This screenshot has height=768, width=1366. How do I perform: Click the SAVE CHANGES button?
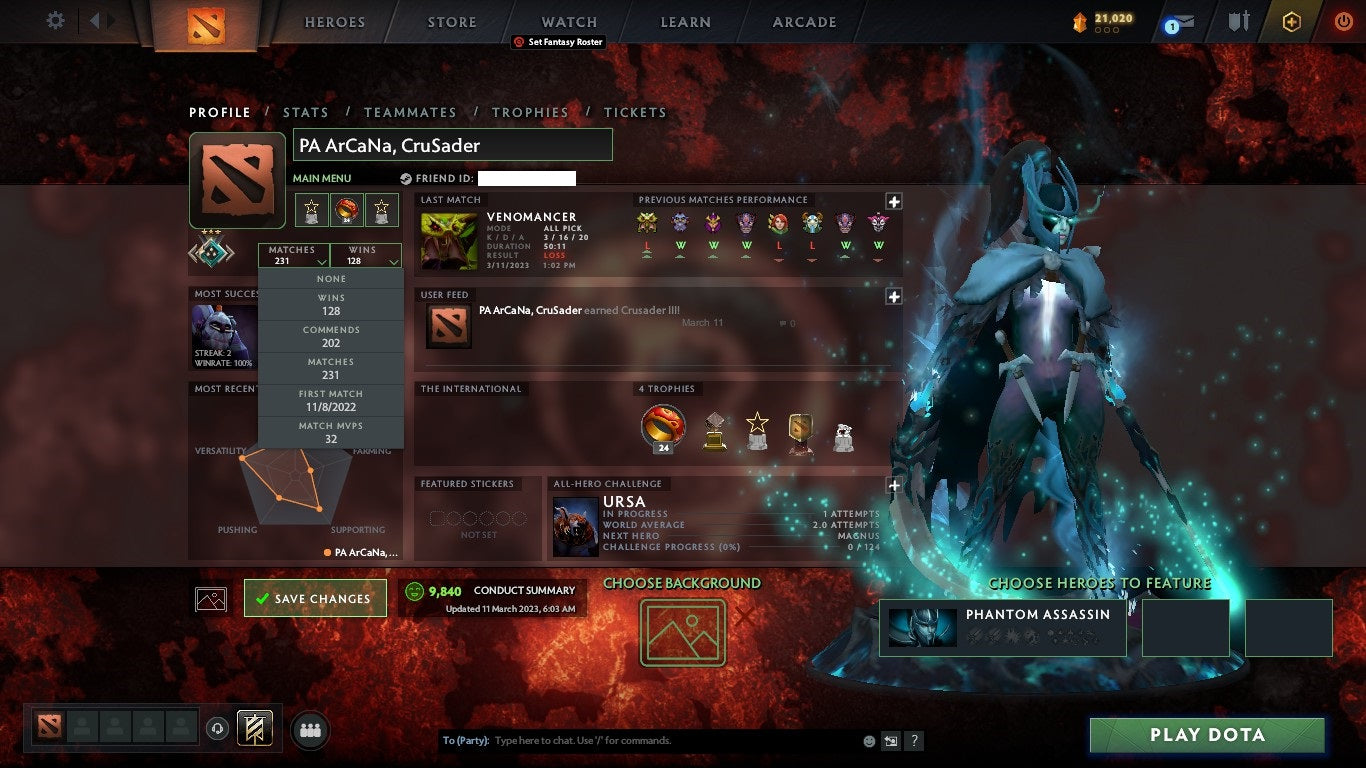pyautogui.click(x=315, y=597)
